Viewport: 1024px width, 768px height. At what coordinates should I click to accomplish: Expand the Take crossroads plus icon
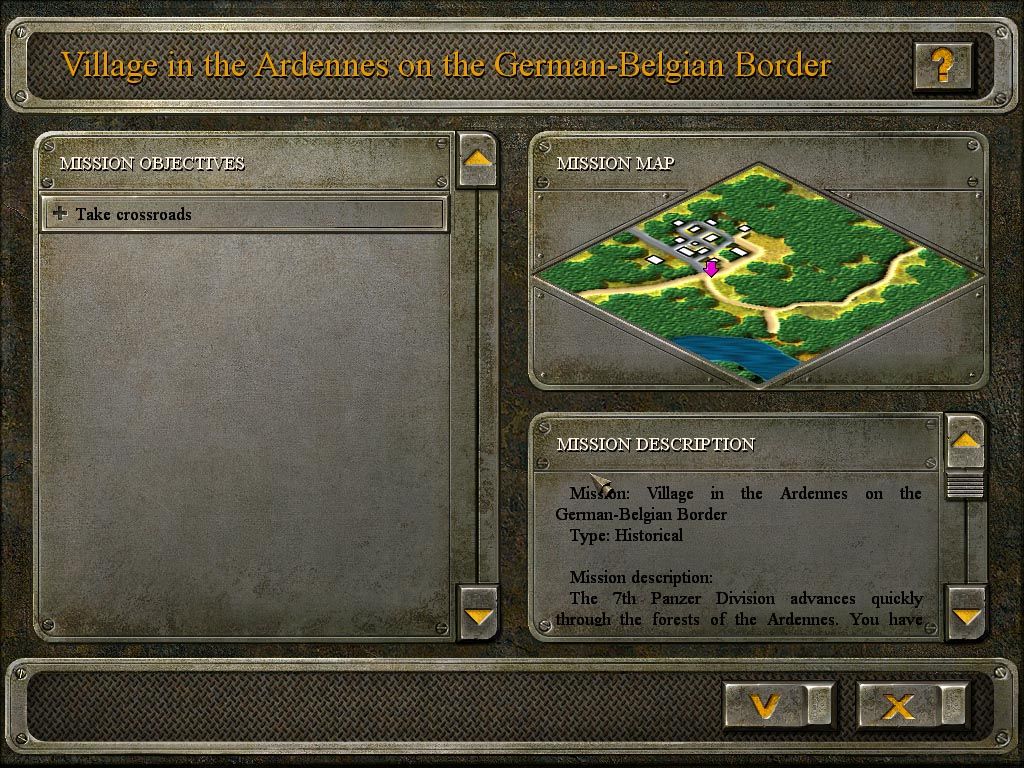60,214
